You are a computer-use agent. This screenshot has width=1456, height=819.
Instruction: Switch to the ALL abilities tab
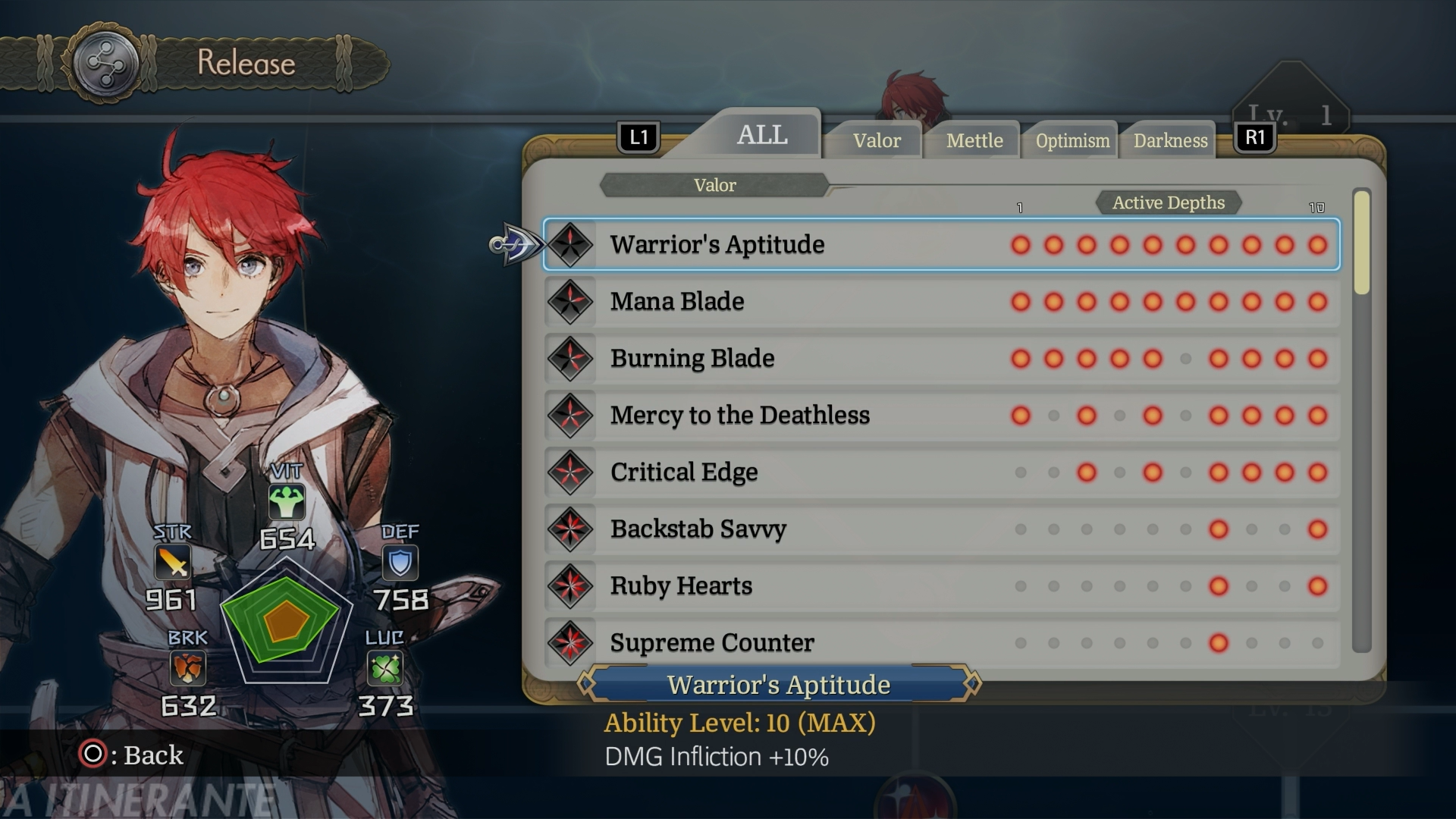[x=761, y=135]
